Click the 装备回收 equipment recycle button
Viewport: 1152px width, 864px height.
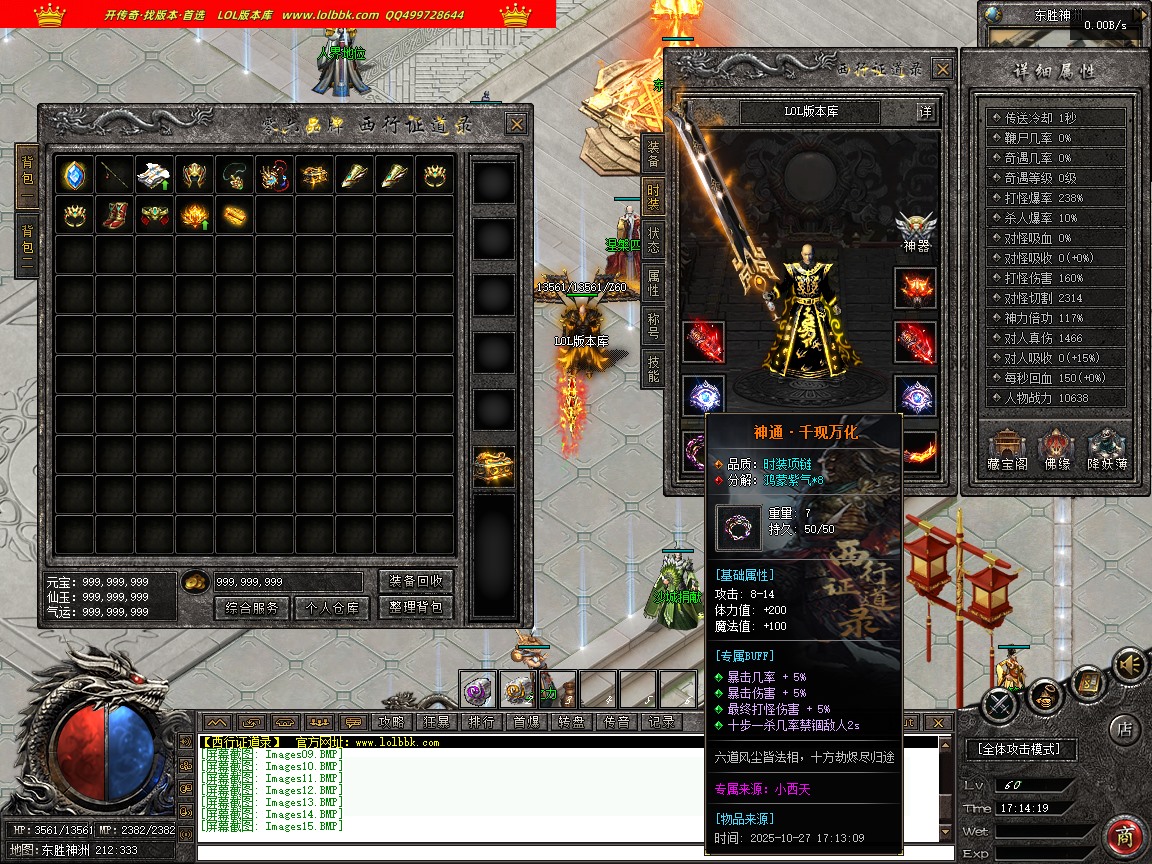(x=416, y=581)
